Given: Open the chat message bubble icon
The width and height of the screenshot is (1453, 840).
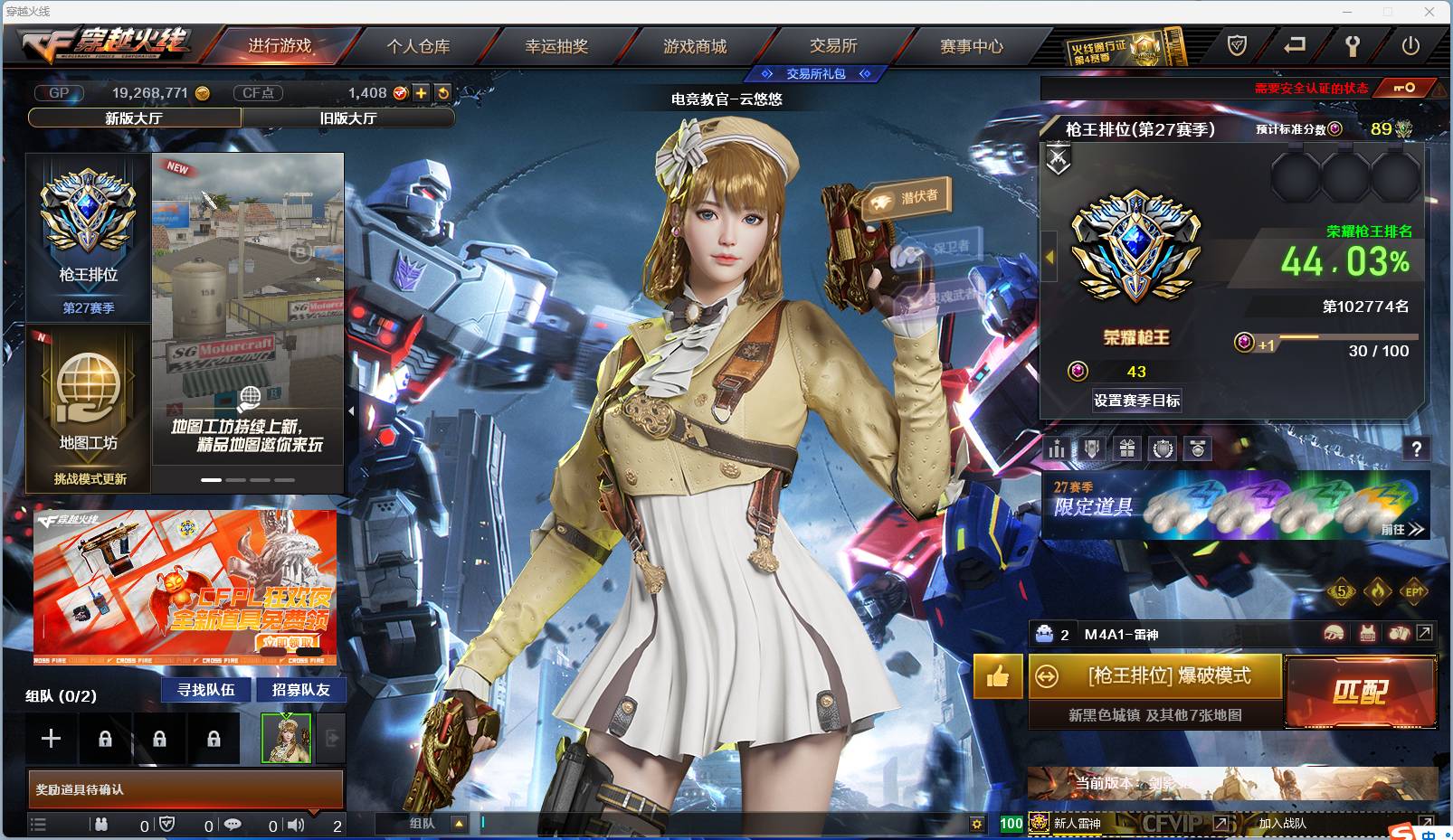Looking at the screenshot, I should pos(233,825).
